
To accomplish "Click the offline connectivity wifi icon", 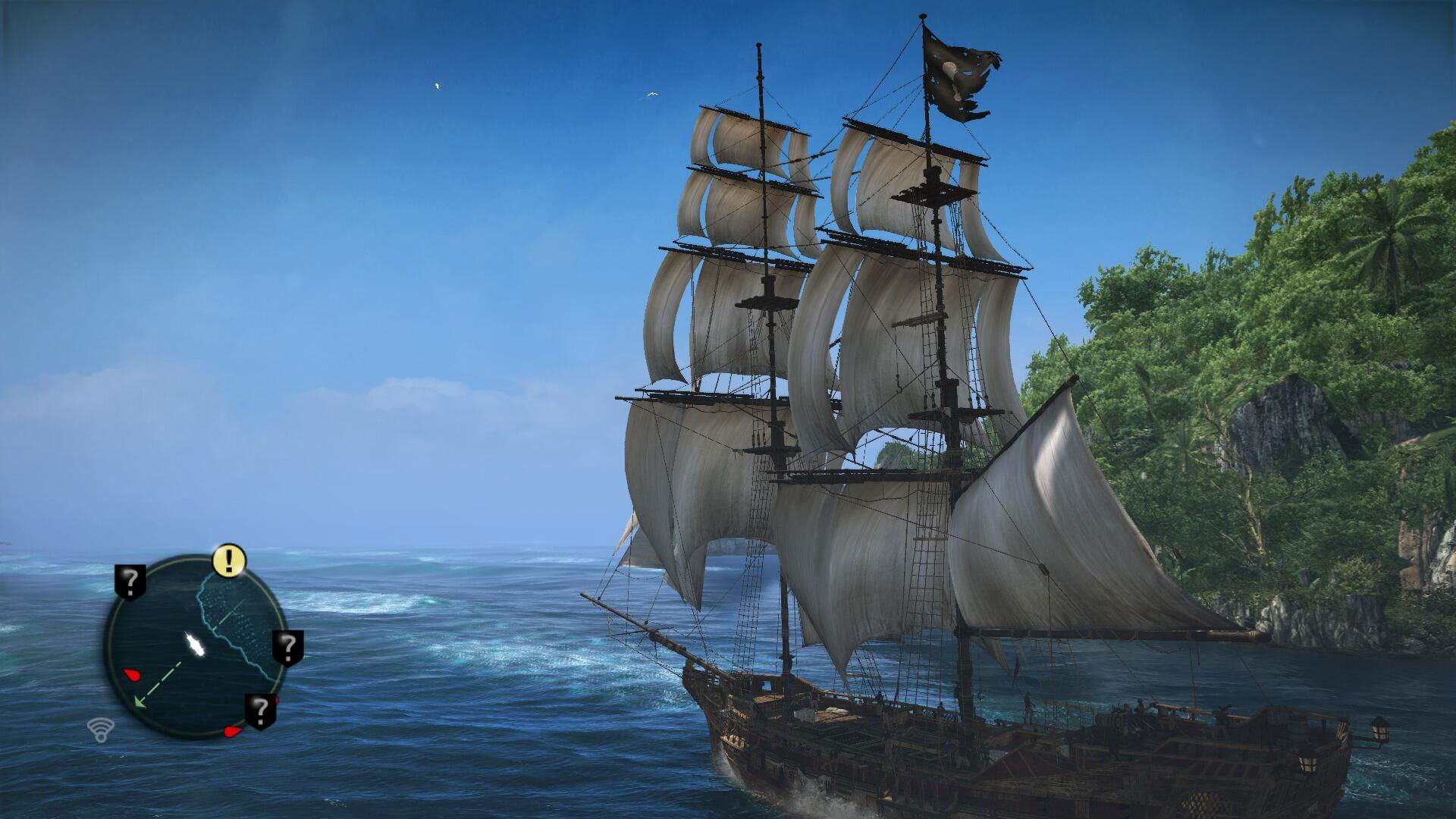I will [x=101, y=730].
